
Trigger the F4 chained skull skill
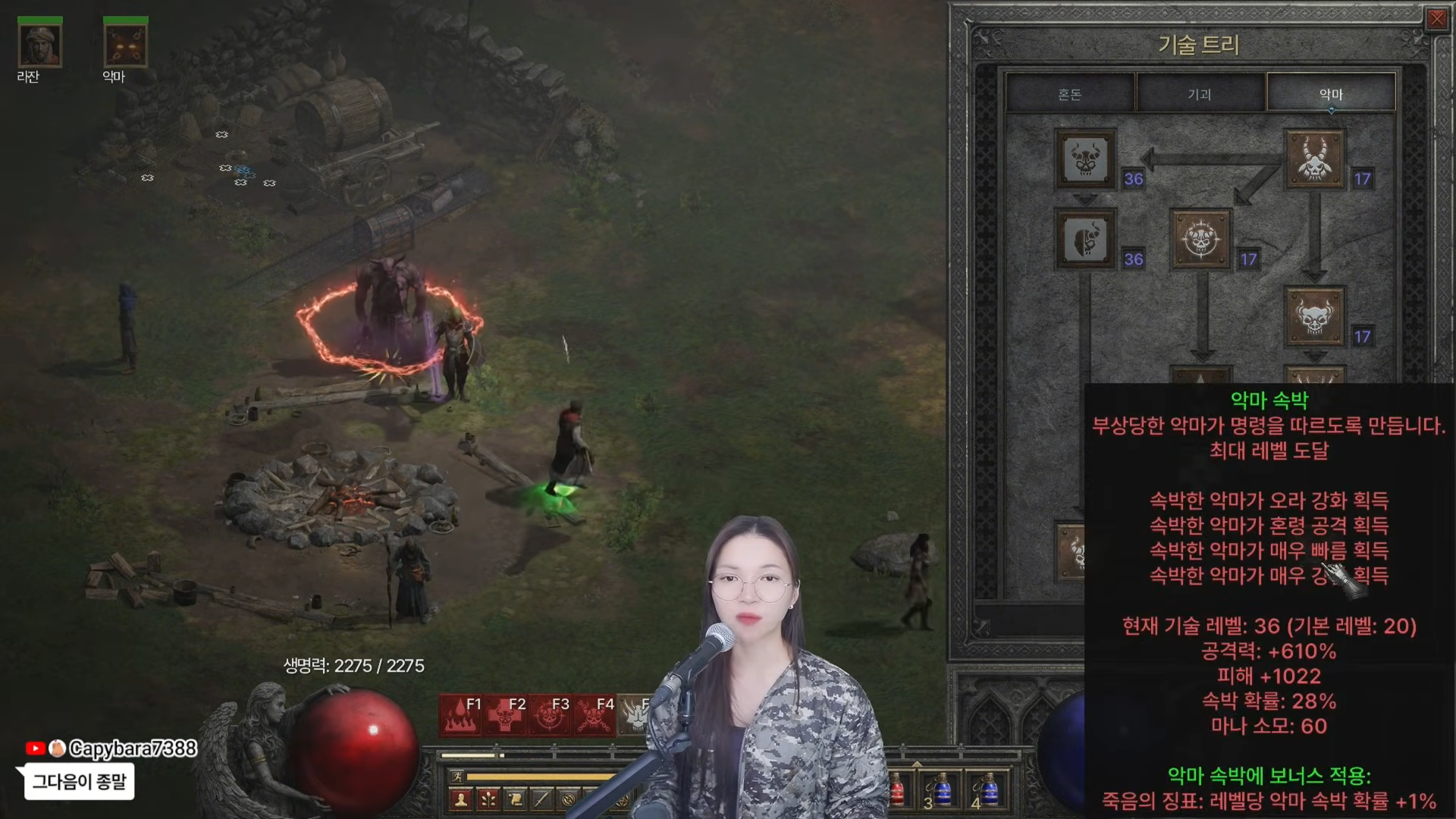592,715
